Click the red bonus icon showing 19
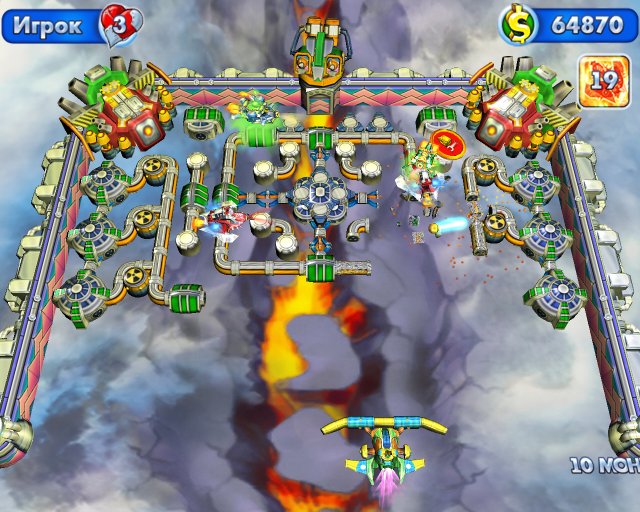Screen dimensions: 640x512 (603, 77)
